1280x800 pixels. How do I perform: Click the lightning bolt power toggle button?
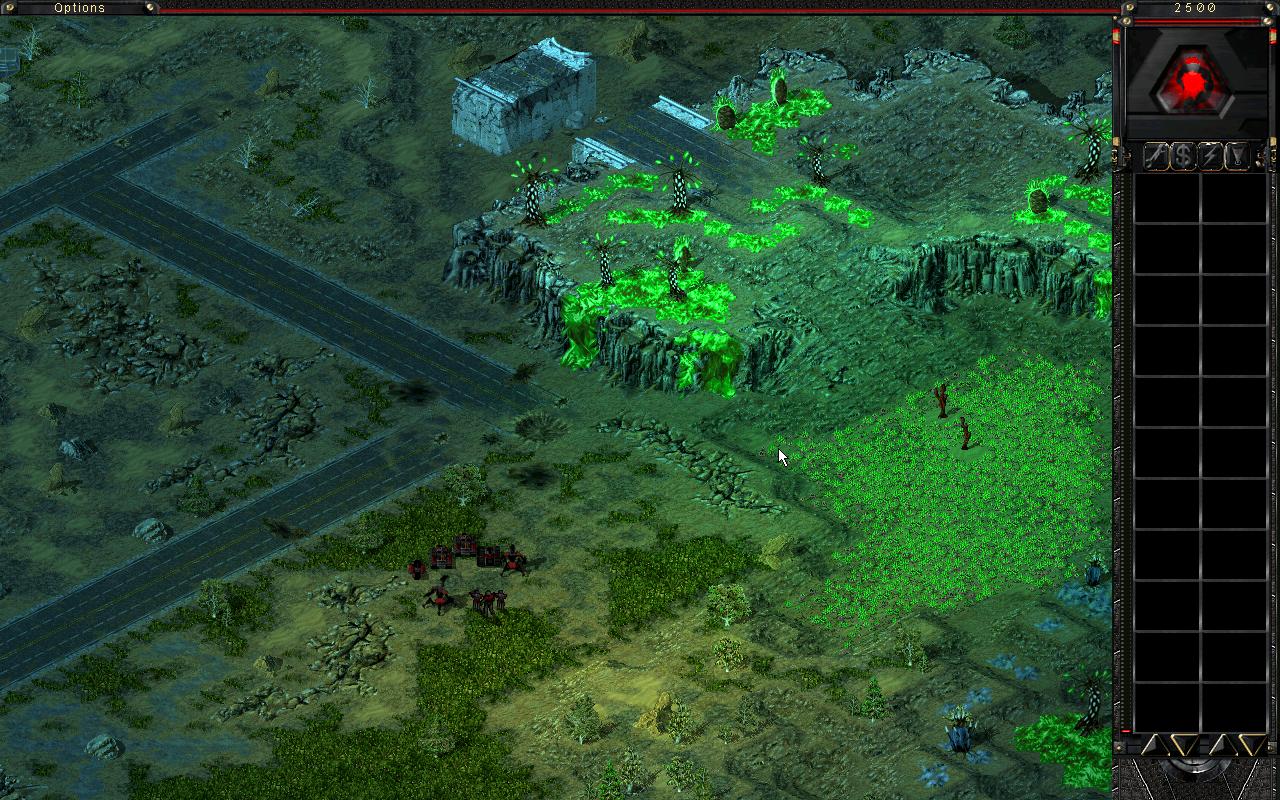[x=1211, y=156]
